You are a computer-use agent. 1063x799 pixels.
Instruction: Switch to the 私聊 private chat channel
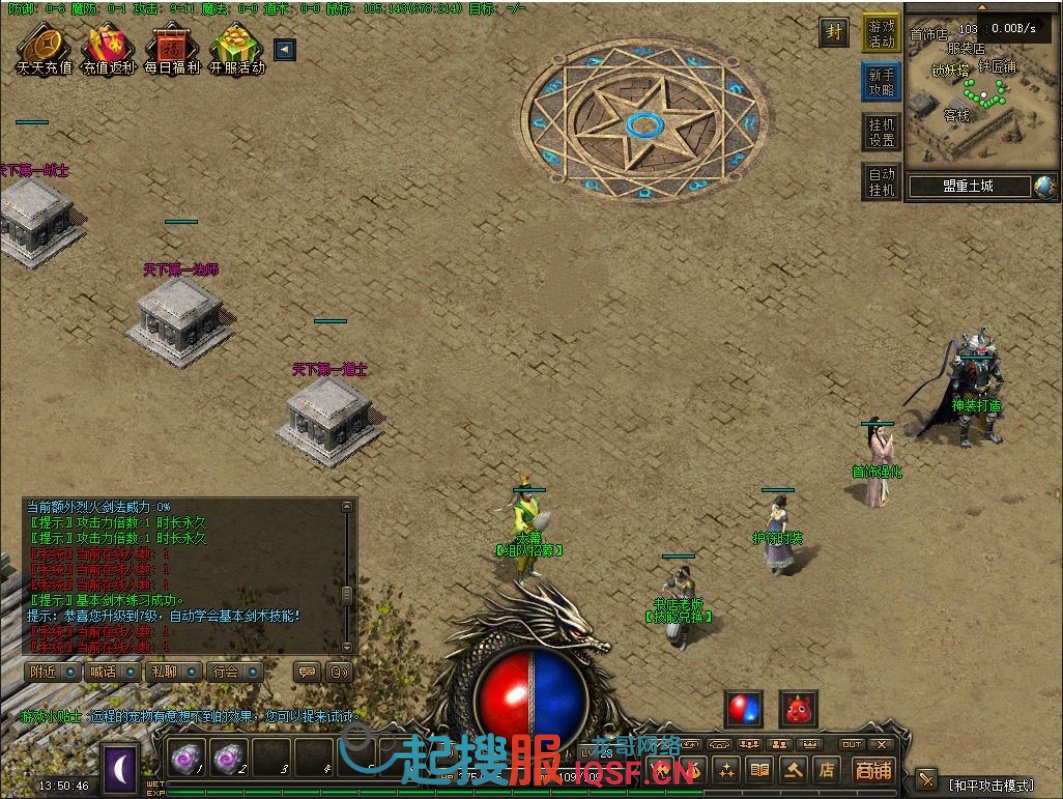(x=171, y=672)
